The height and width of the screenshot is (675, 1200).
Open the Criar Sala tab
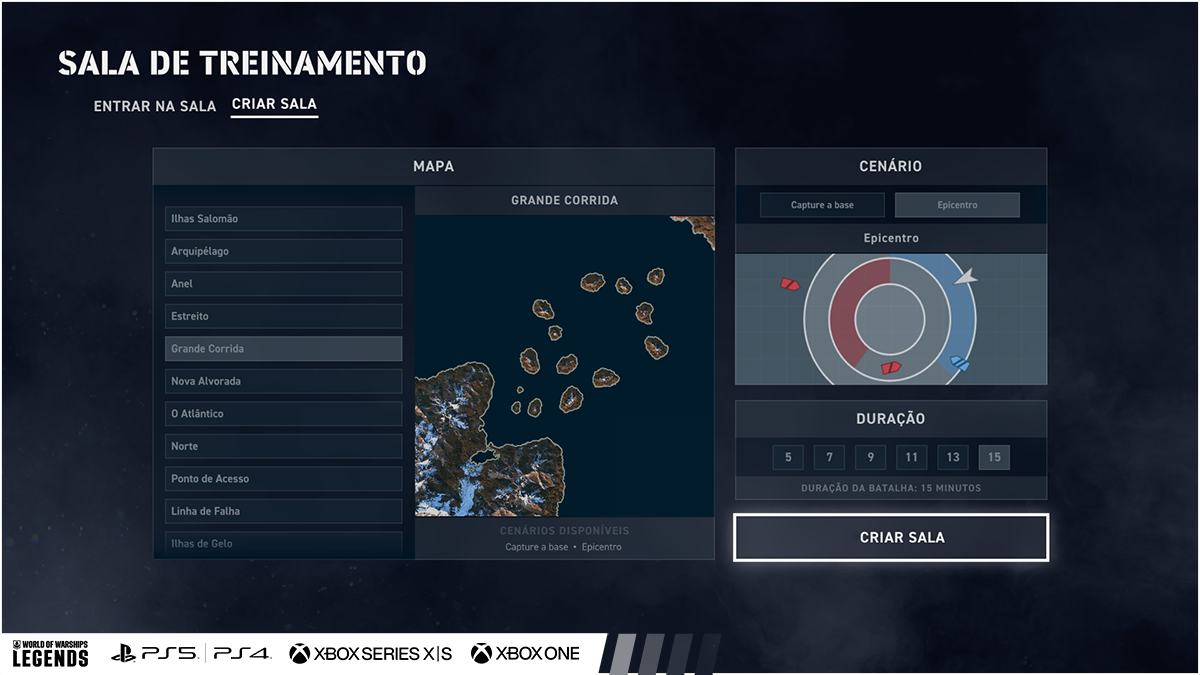tap(274, 104)
